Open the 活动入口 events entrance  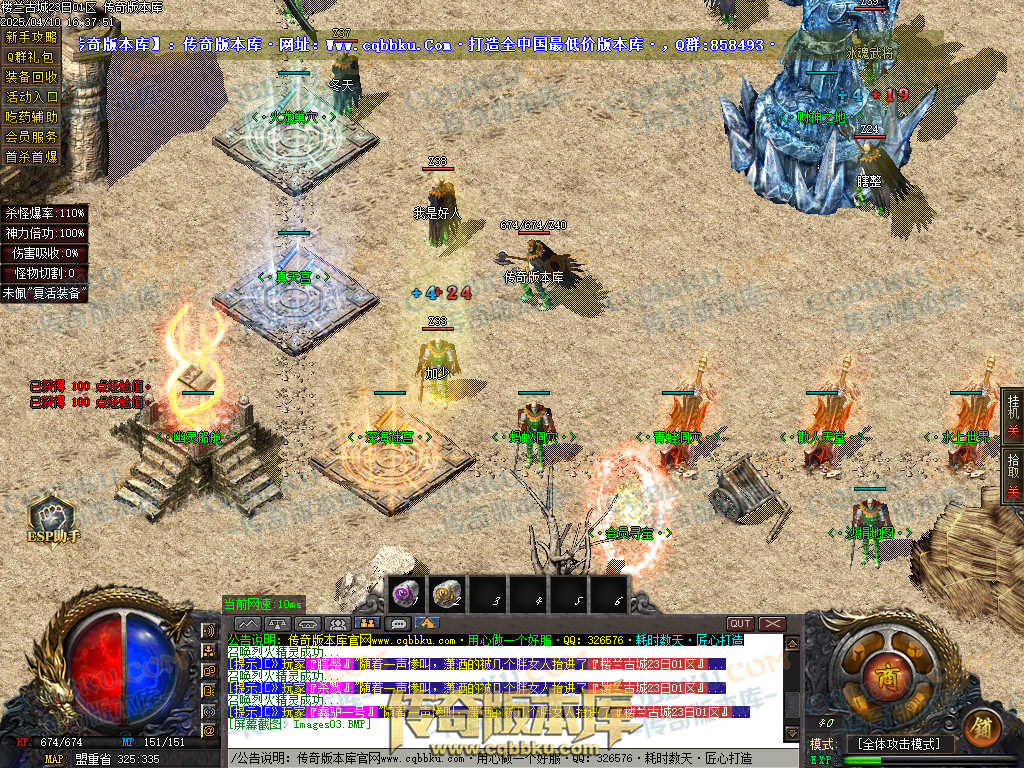[x=31, y=97]
